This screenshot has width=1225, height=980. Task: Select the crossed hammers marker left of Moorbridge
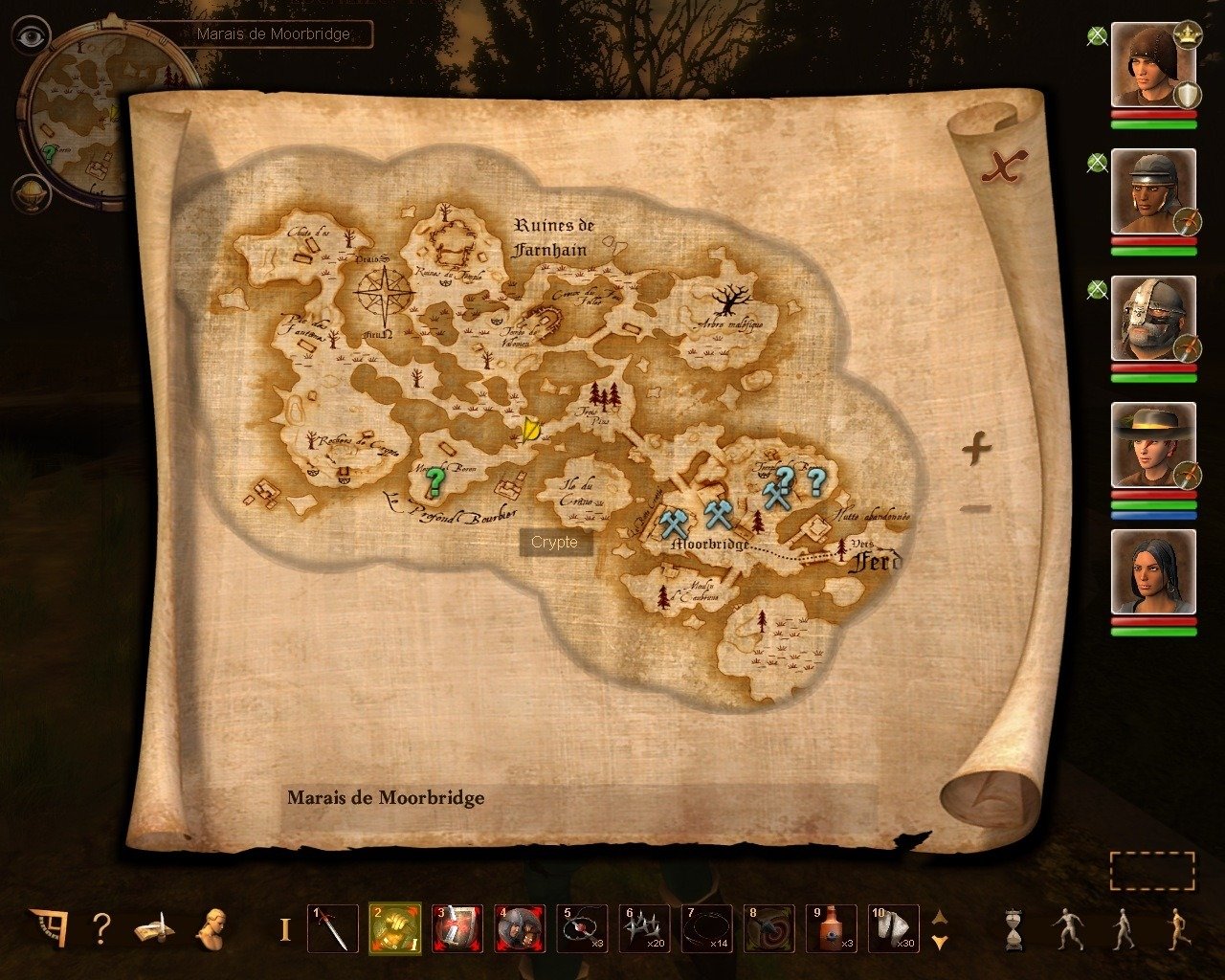[x=675, y=523]
